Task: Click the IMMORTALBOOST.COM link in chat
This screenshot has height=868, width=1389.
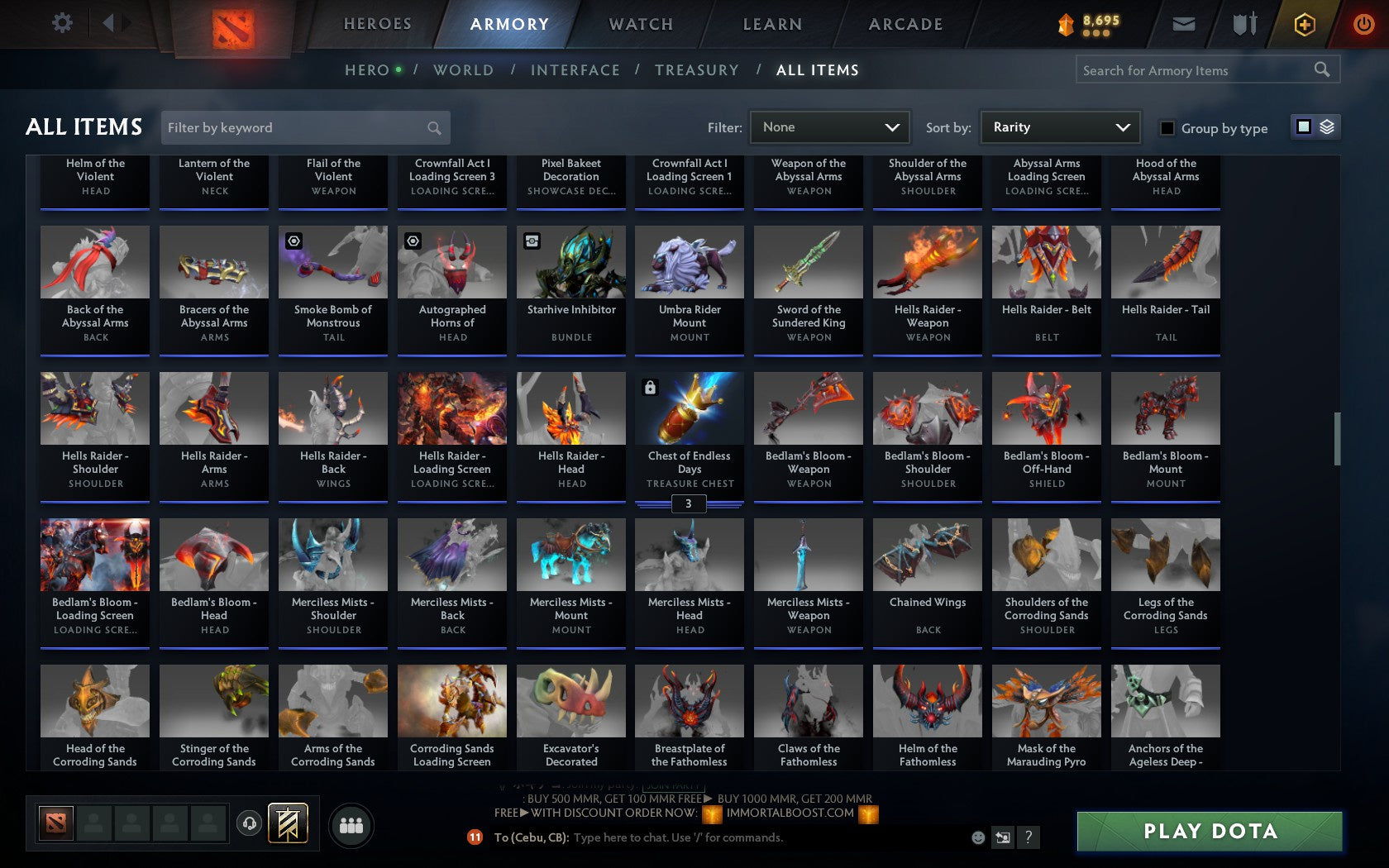Action: [790, 813]
